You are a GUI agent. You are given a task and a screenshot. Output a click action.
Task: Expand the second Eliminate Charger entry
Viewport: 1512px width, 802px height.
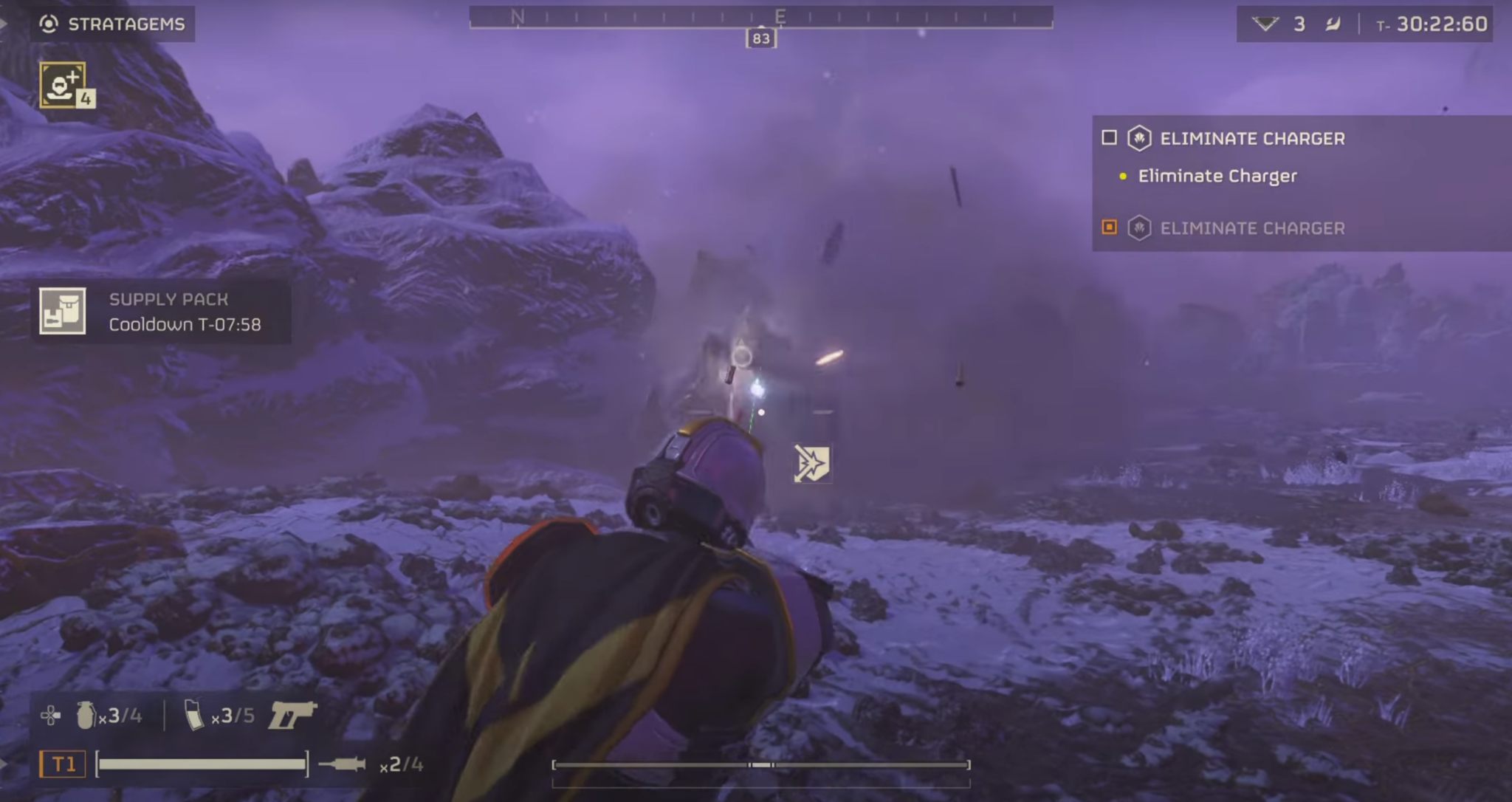[1253, 228]
